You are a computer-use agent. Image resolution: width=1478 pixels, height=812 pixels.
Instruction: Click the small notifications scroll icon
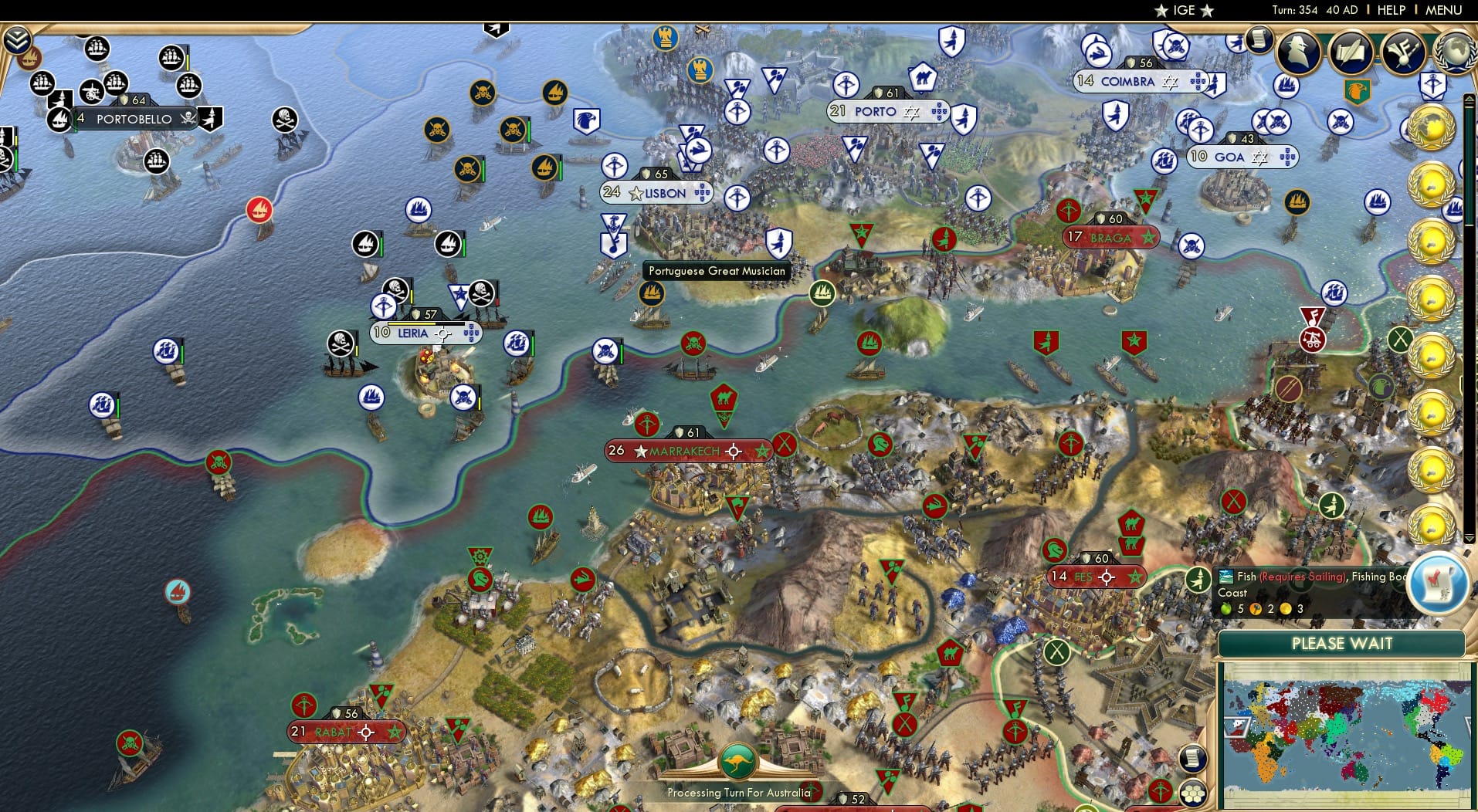(1192, 760)
